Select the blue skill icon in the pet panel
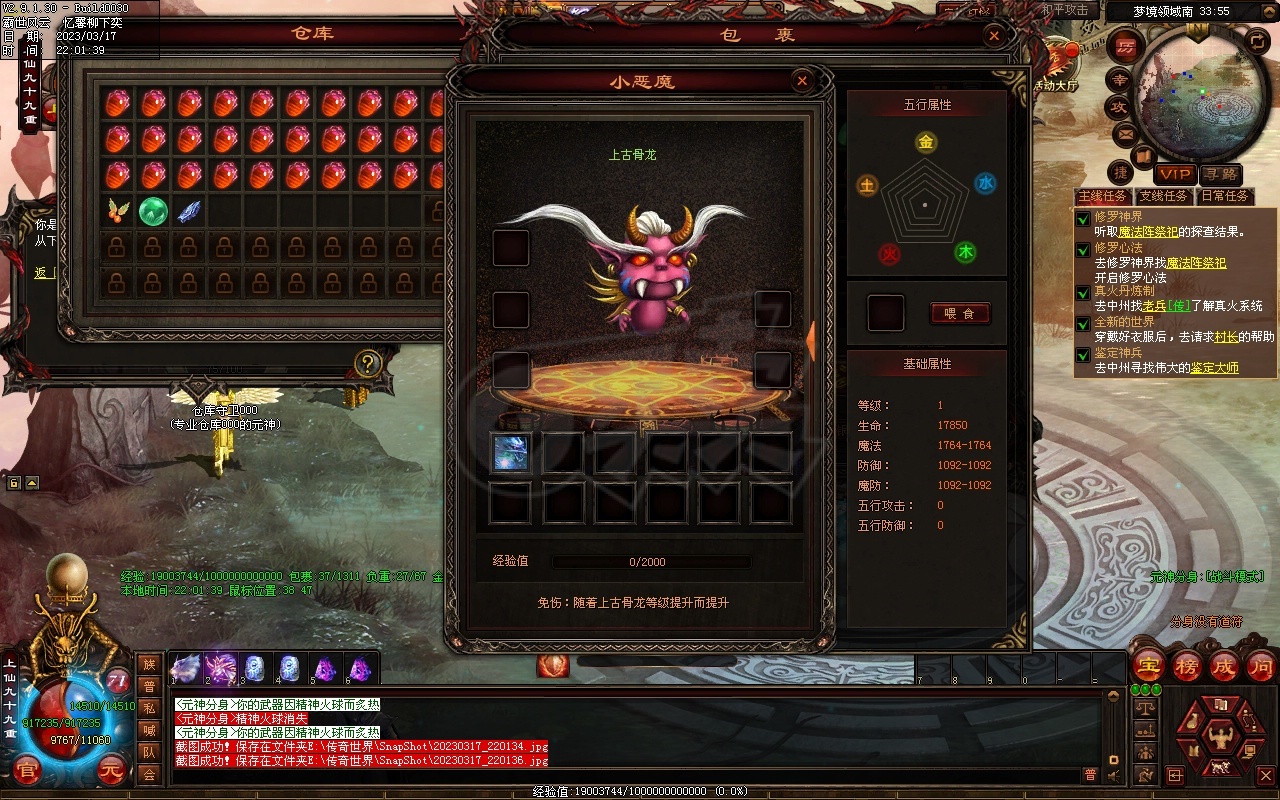Viewport: 1280px width, 800px height. tap(511, 453)
